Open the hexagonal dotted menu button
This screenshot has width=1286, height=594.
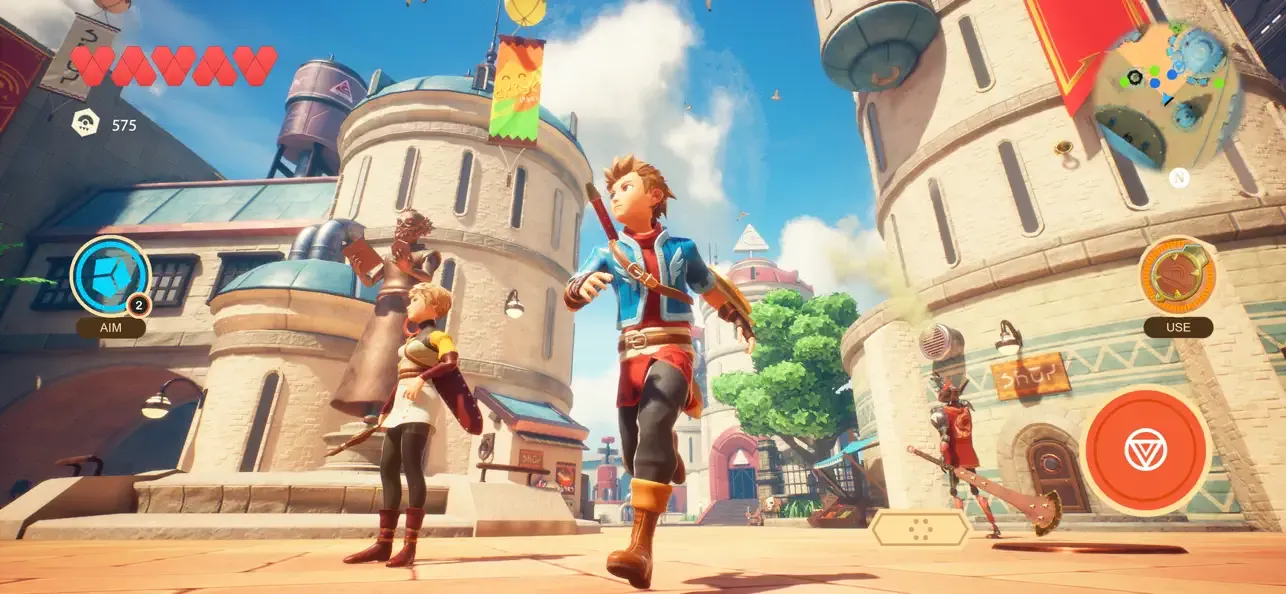919,529
